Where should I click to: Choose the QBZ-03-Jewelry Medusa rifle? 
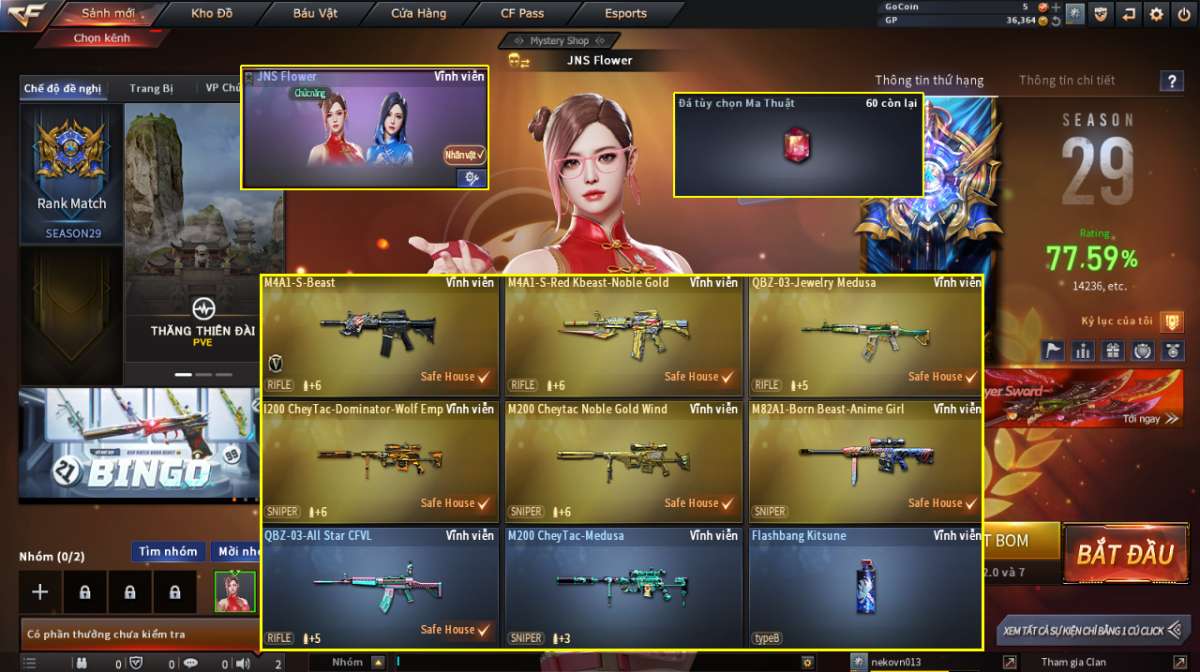click(x=866, y=335)
